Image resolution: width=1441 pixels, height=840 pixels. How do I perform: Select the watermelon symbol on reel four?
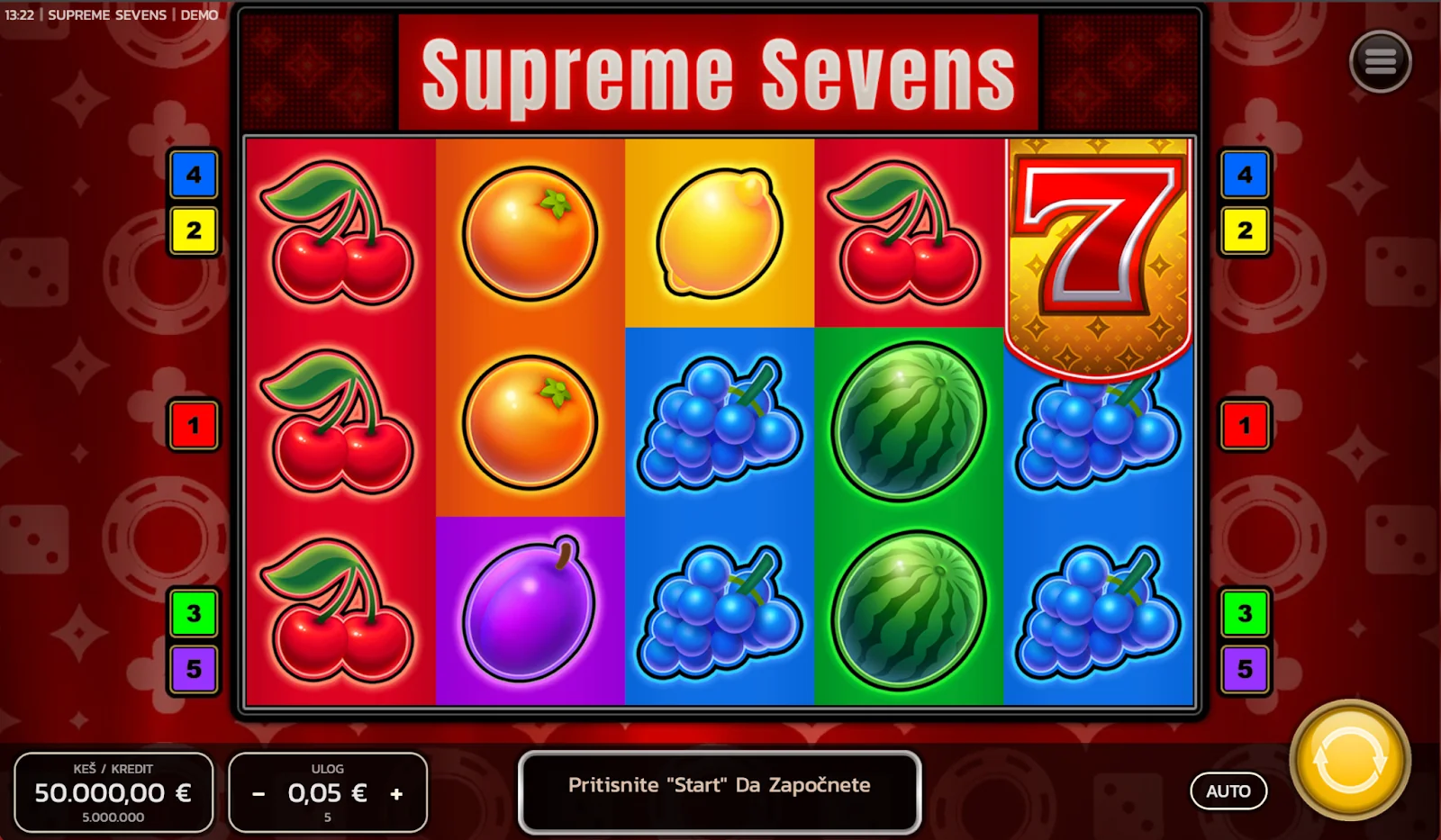tap(908, 423)
